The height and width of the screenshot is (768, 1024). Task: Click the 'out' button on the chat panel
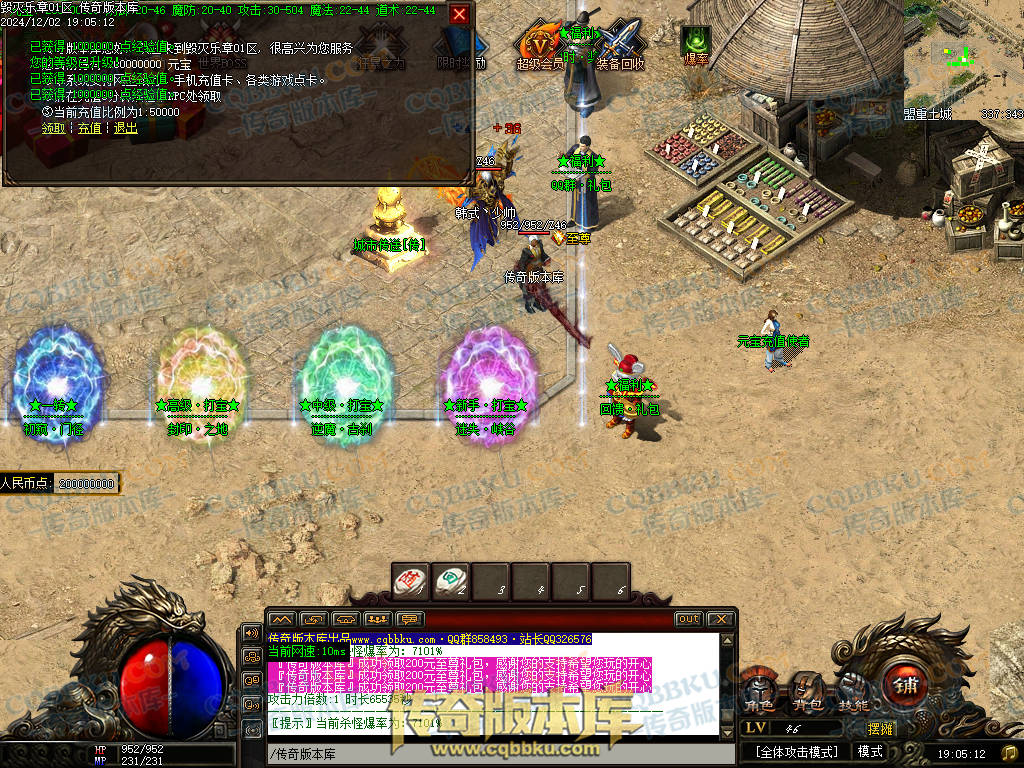click(x=688, y=620)
